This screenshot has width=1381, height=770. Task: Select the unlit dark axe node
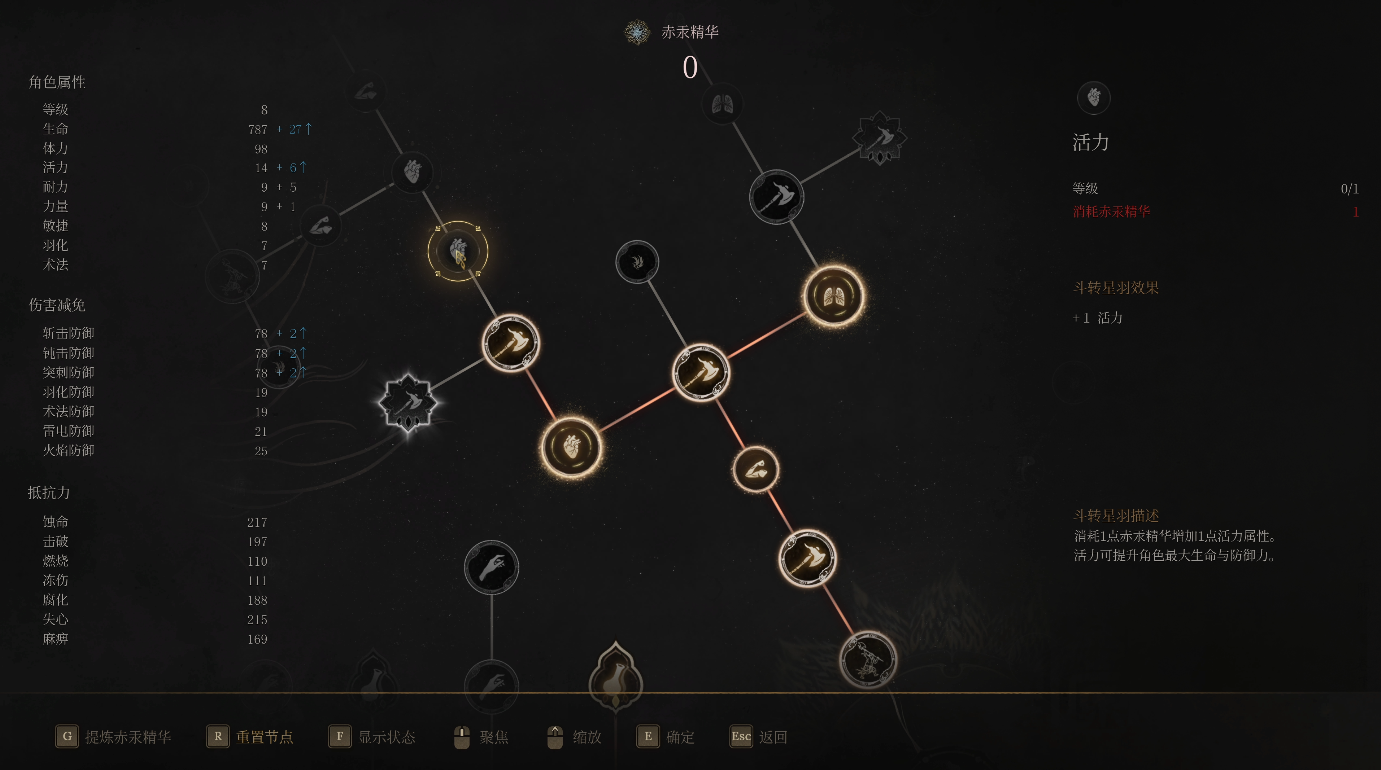tap(776, 196)
